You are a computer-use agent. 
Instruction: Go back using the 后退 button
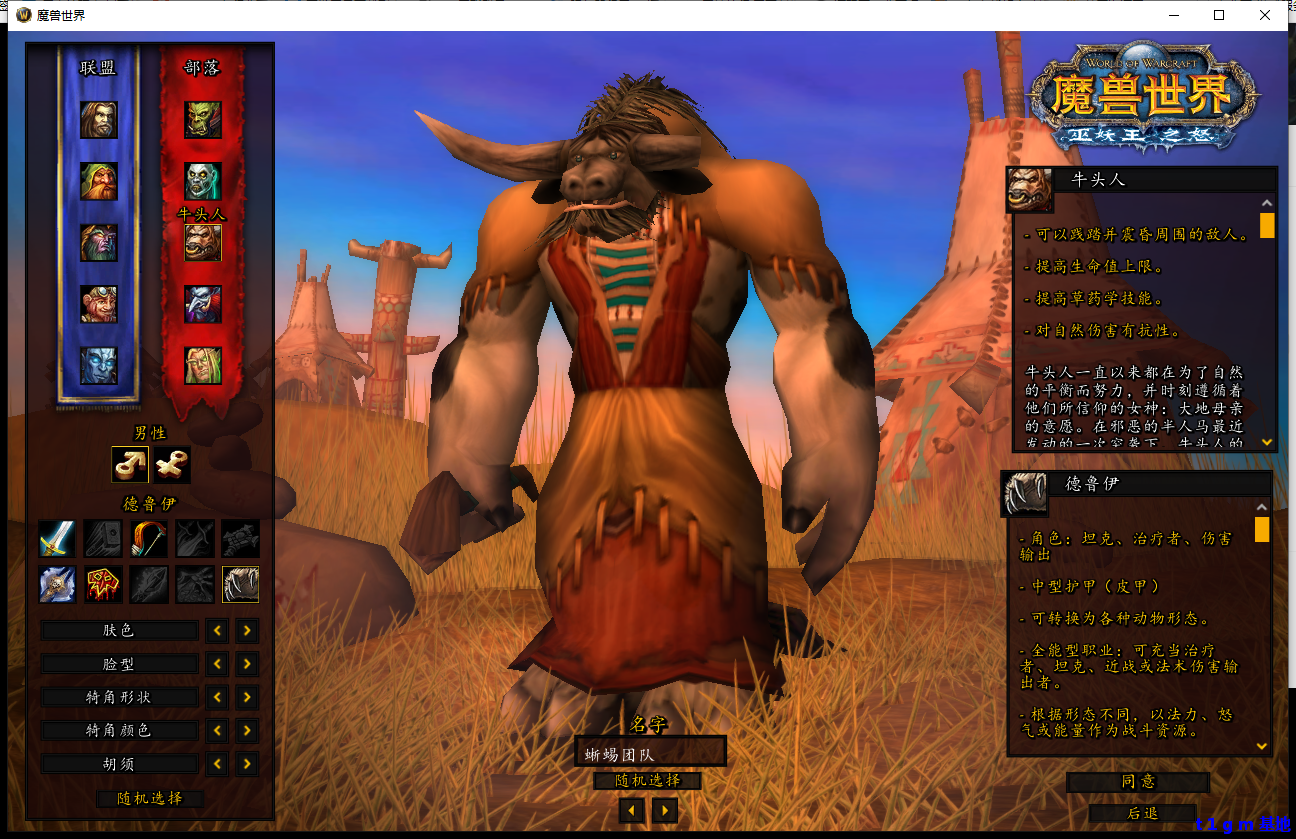(1143, 813)
